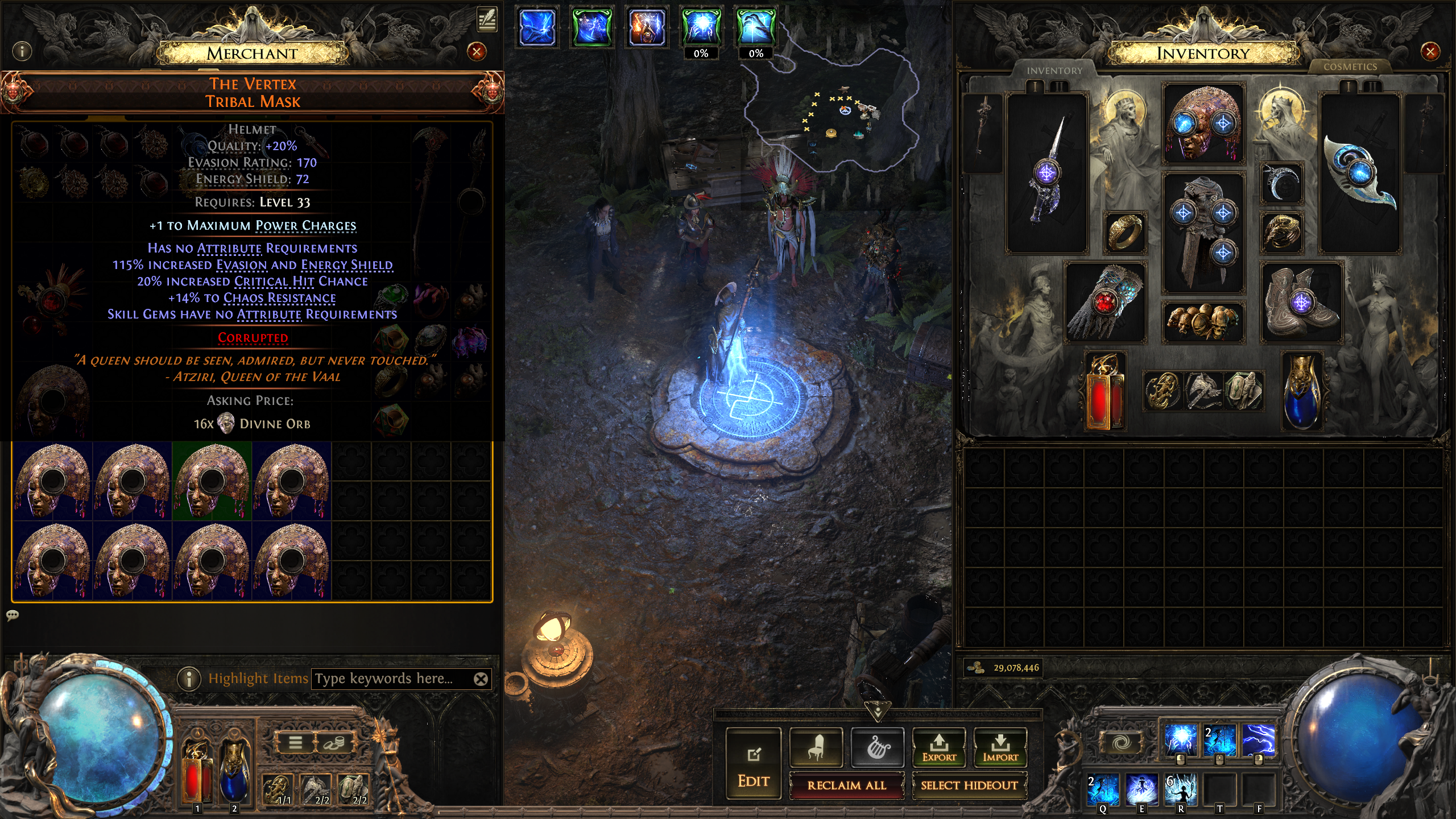Image resolution: width=1456 pixels, height=819 pixels.
Task: Import a hideout layout
Action: 1000,747
